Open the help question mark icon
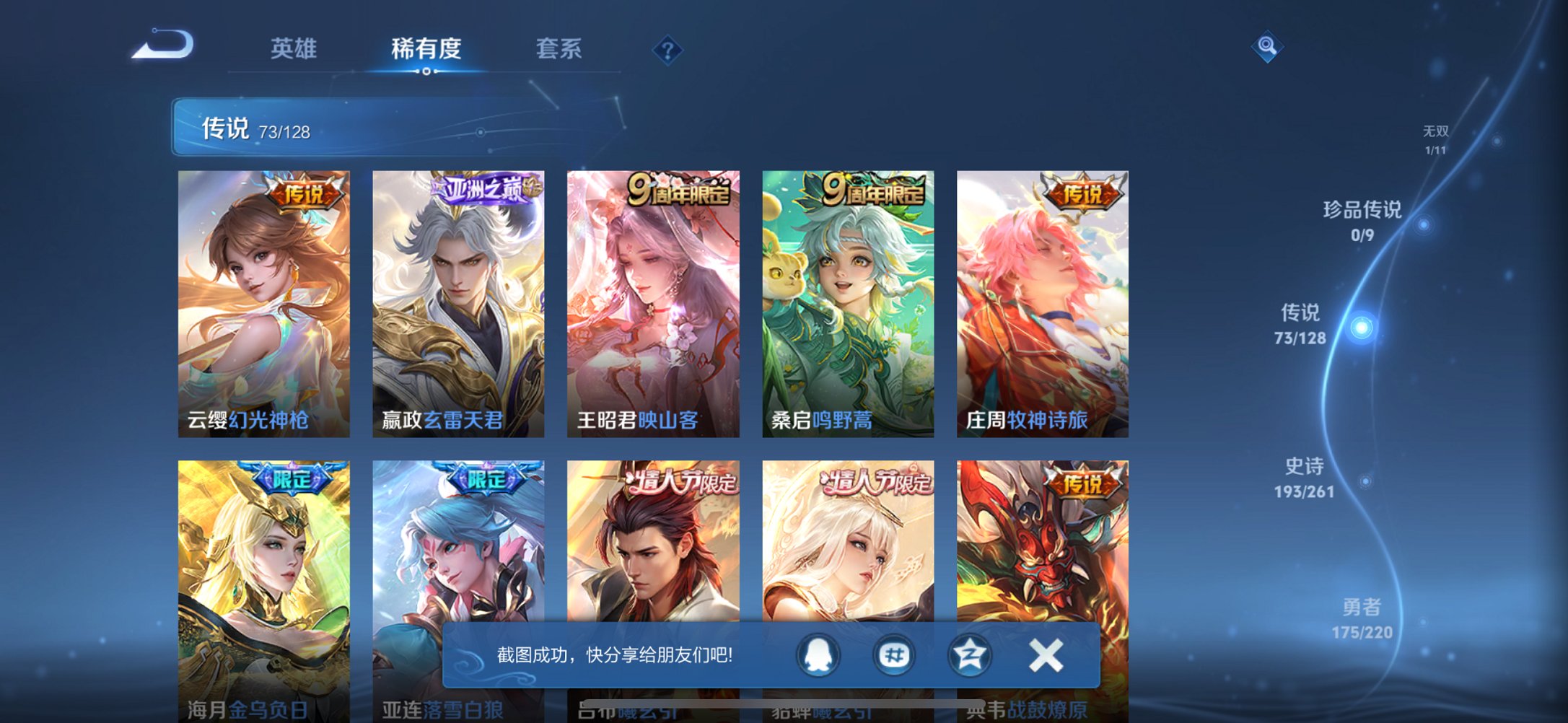The height and width of the screenshot is (723, 1568). [x=667, y=50]
